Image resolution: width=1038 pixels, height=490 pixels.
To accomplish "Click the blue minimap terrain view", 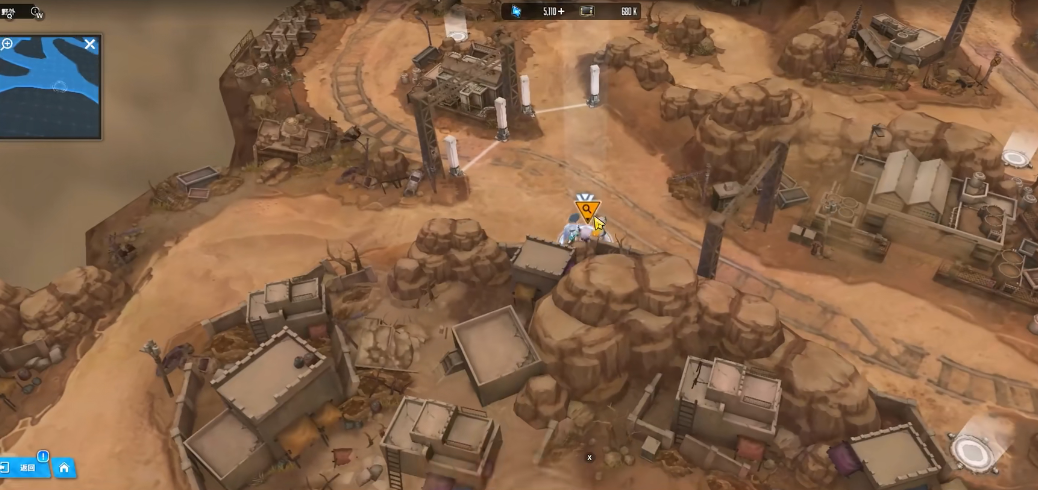I will (48, 92).
